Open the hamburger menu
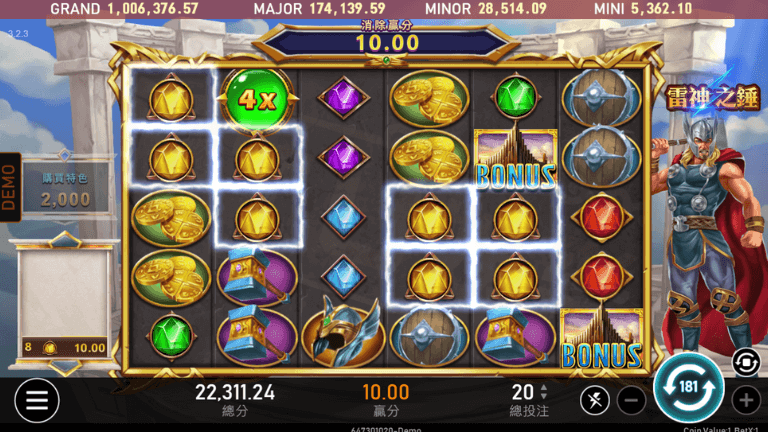Screen dimensions: 768x432 (x=37, y=401)
